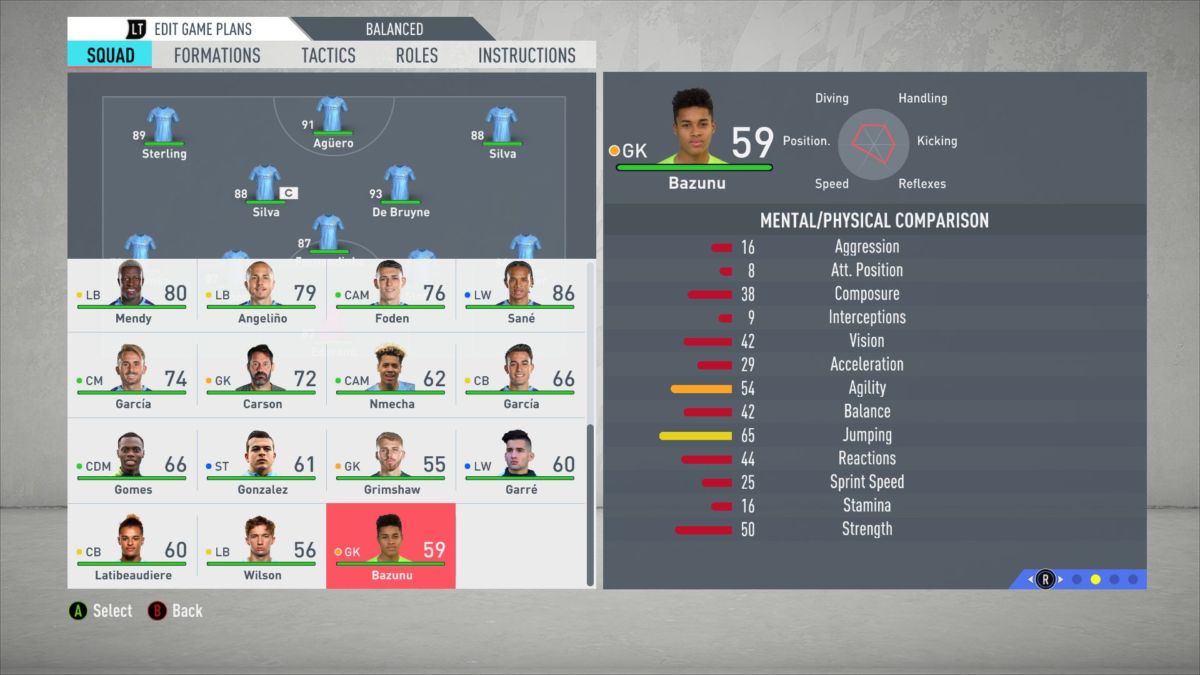Show the Instructions tab

[527, 55]
